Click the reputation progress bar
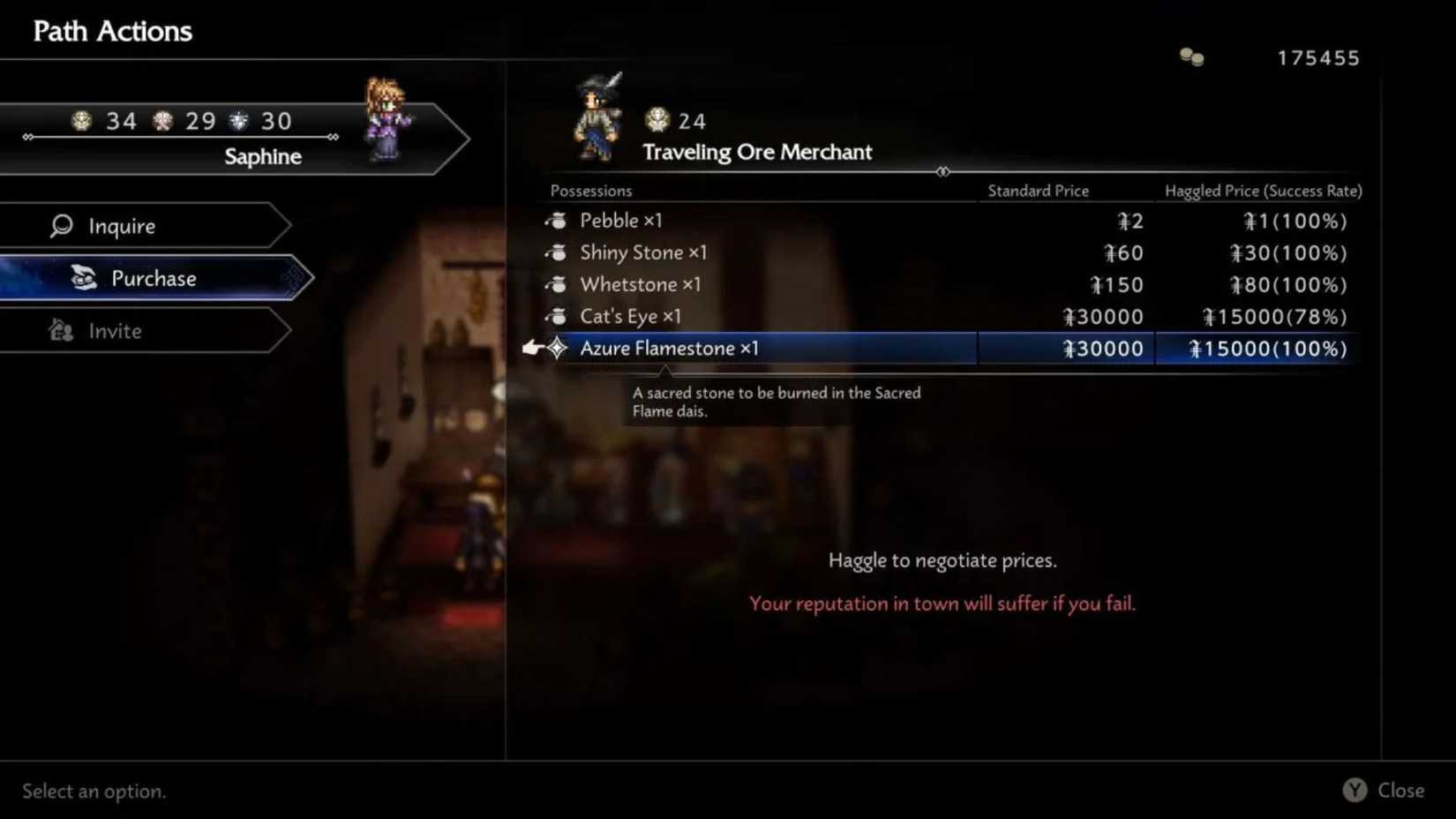The width and height of the screenshot is (1456, 819). [176, 137]
